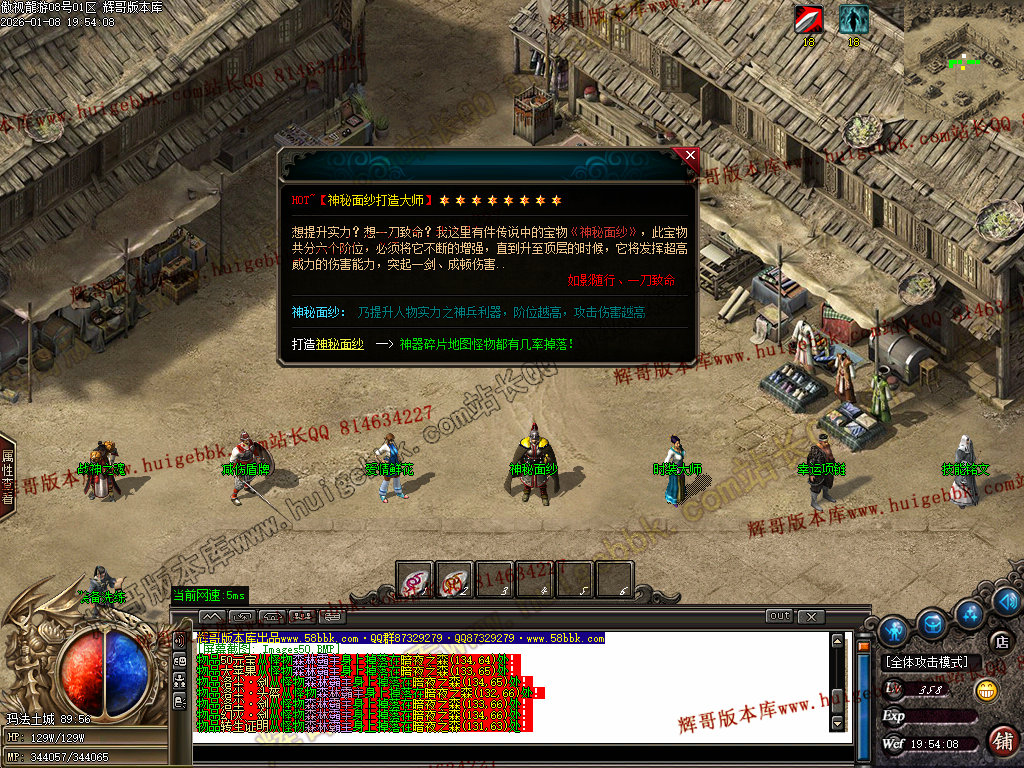Select the red sword buff icon
The image size is (1024, 768).
click(x=808, y=19)
